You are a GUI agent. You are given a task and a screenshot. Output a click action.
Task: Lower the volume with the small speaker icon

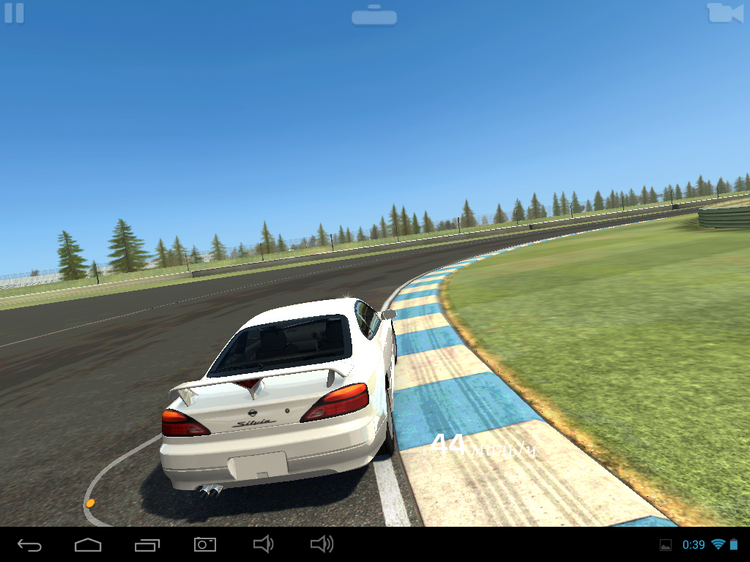(x=263, y=544)
